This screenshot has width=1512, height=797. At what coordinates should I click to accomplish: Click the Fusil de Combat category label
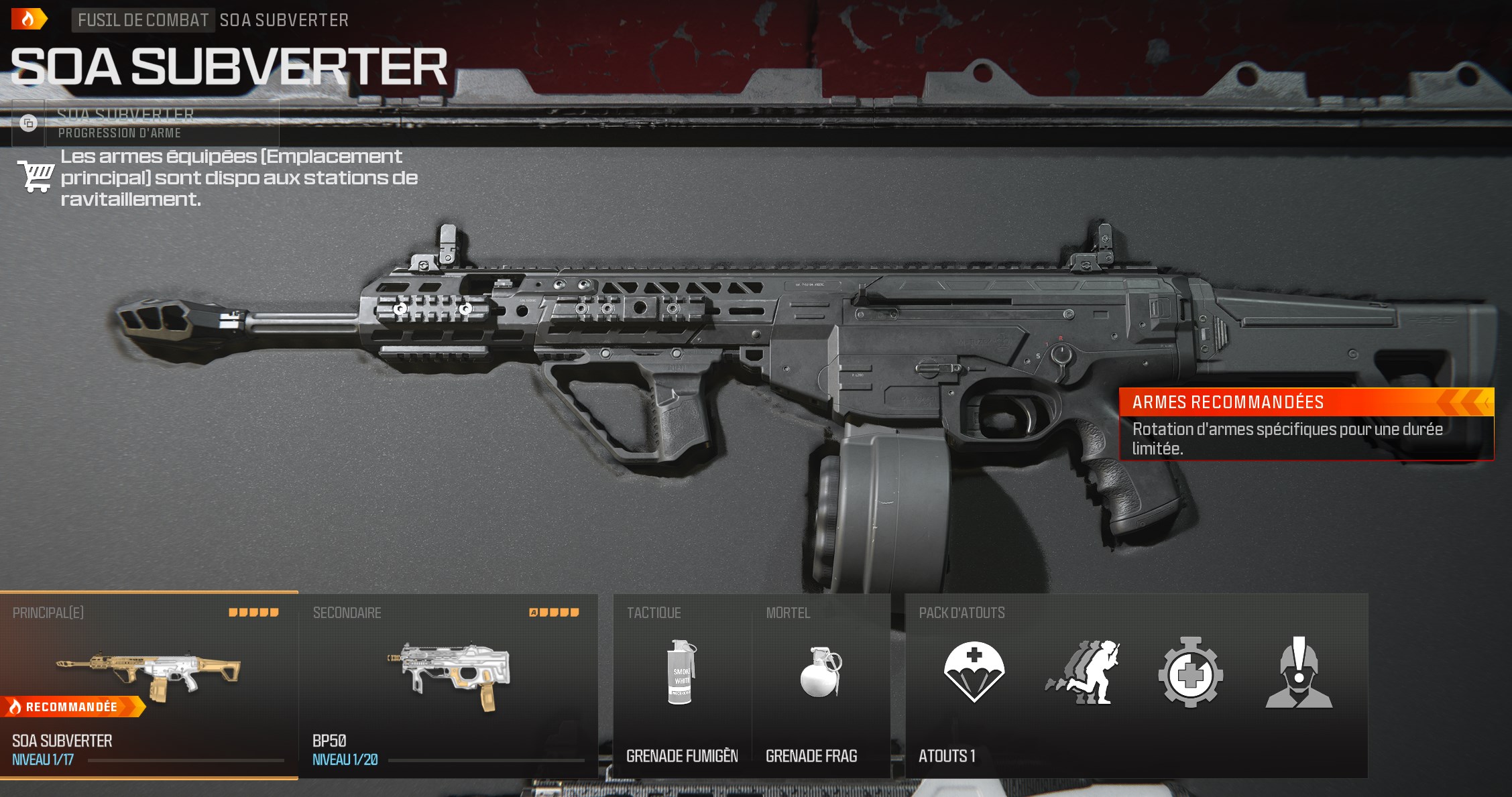click(143, 20)
